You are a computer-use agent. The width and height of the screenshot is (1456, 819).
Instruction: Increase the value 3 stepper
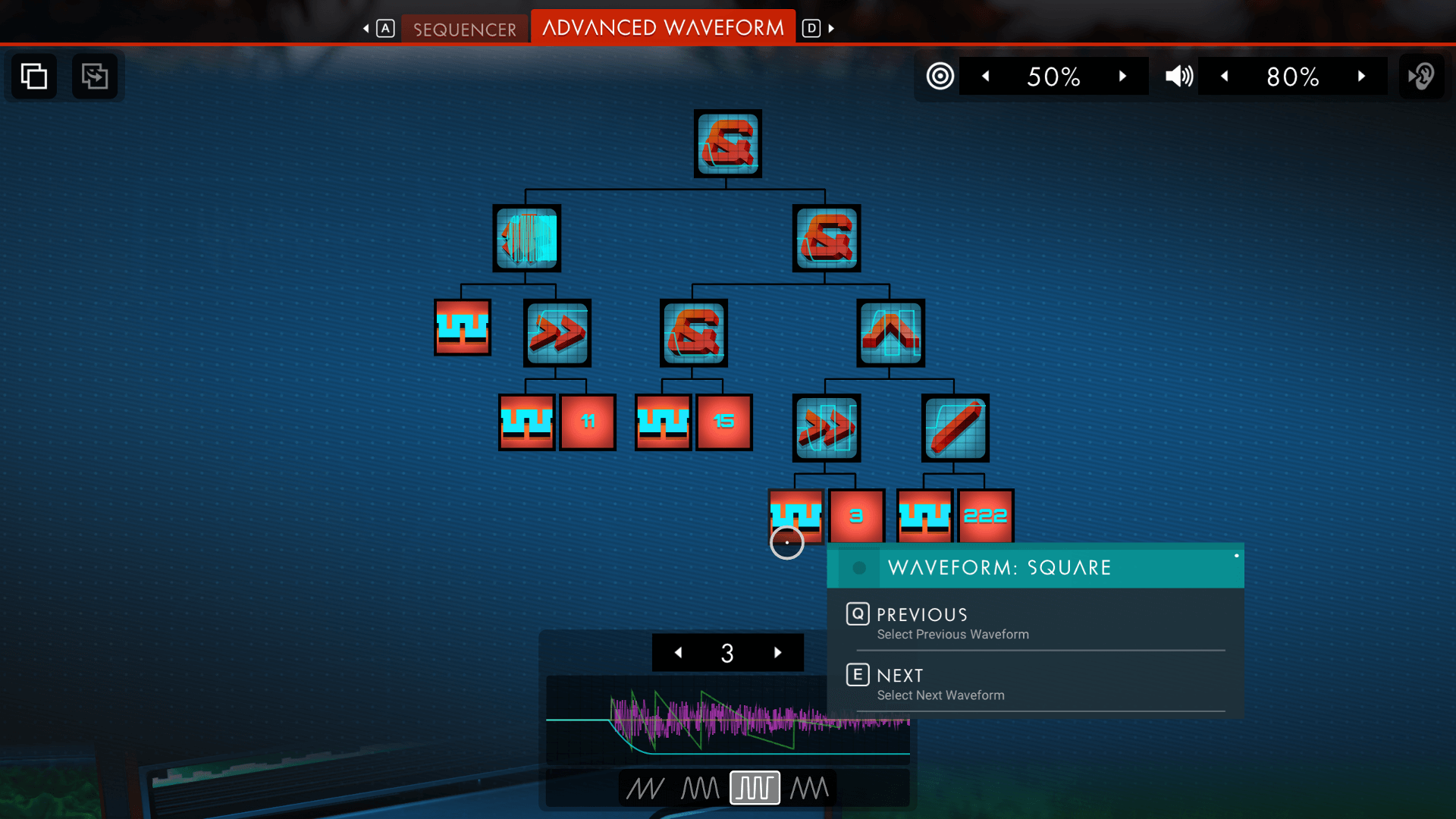pos(777,652)
